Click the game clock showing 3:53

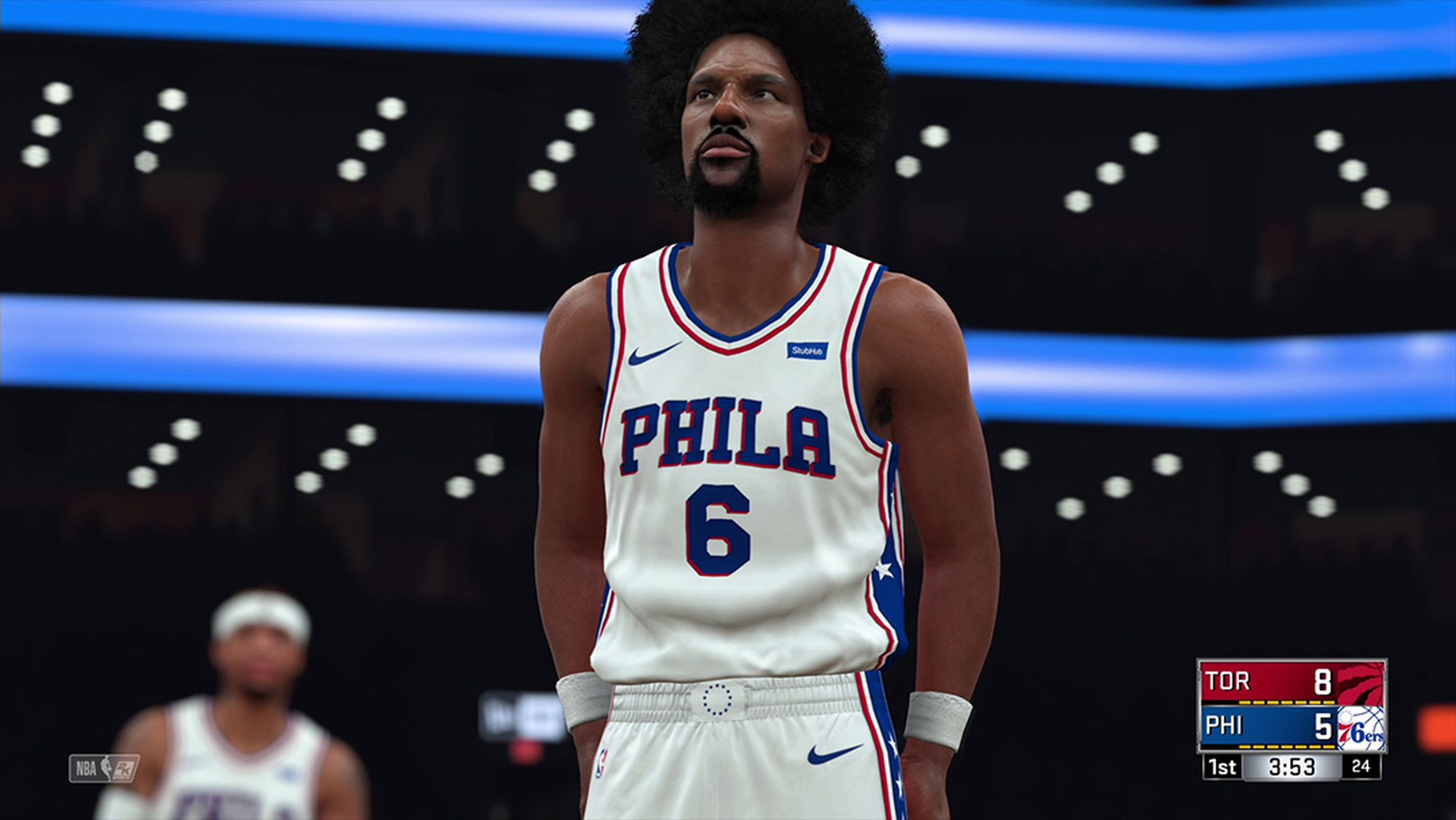pyautogui.click(x=1291, y=766)
